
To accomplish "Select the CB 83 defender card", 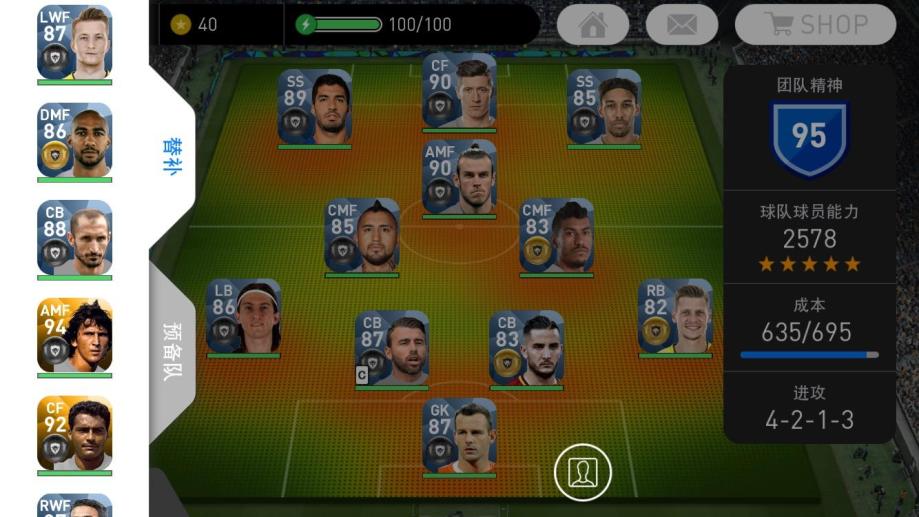I will (526, 348).
